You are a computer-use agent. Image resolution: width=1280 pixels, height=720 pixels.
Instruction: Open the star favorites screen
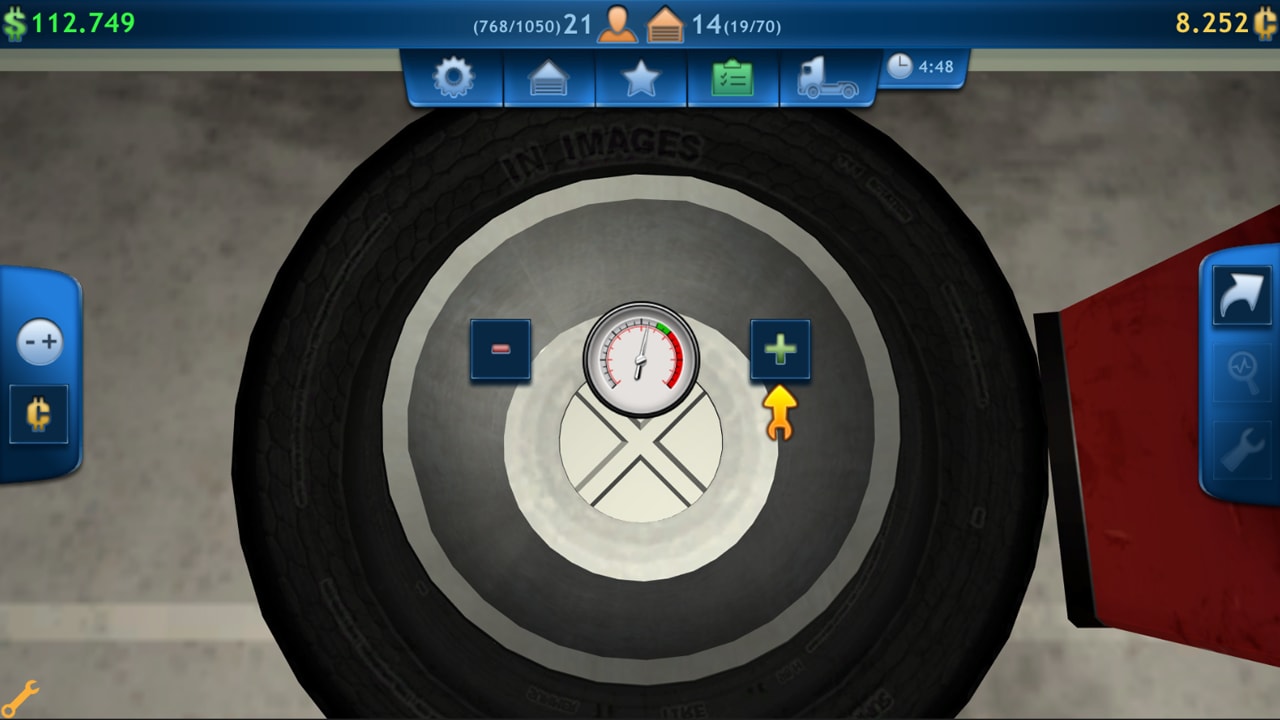pos(640,78)
